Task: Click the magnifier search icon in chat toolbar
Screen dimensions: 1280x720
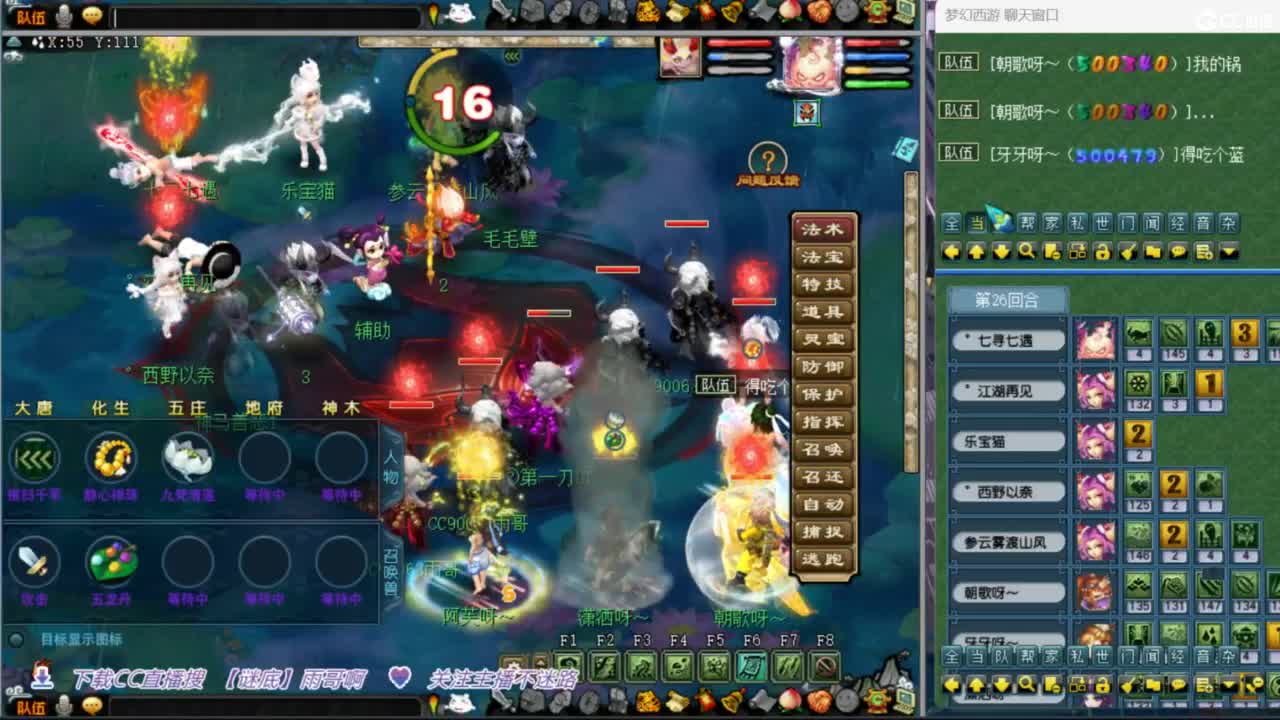Action: click(1027, 252)
